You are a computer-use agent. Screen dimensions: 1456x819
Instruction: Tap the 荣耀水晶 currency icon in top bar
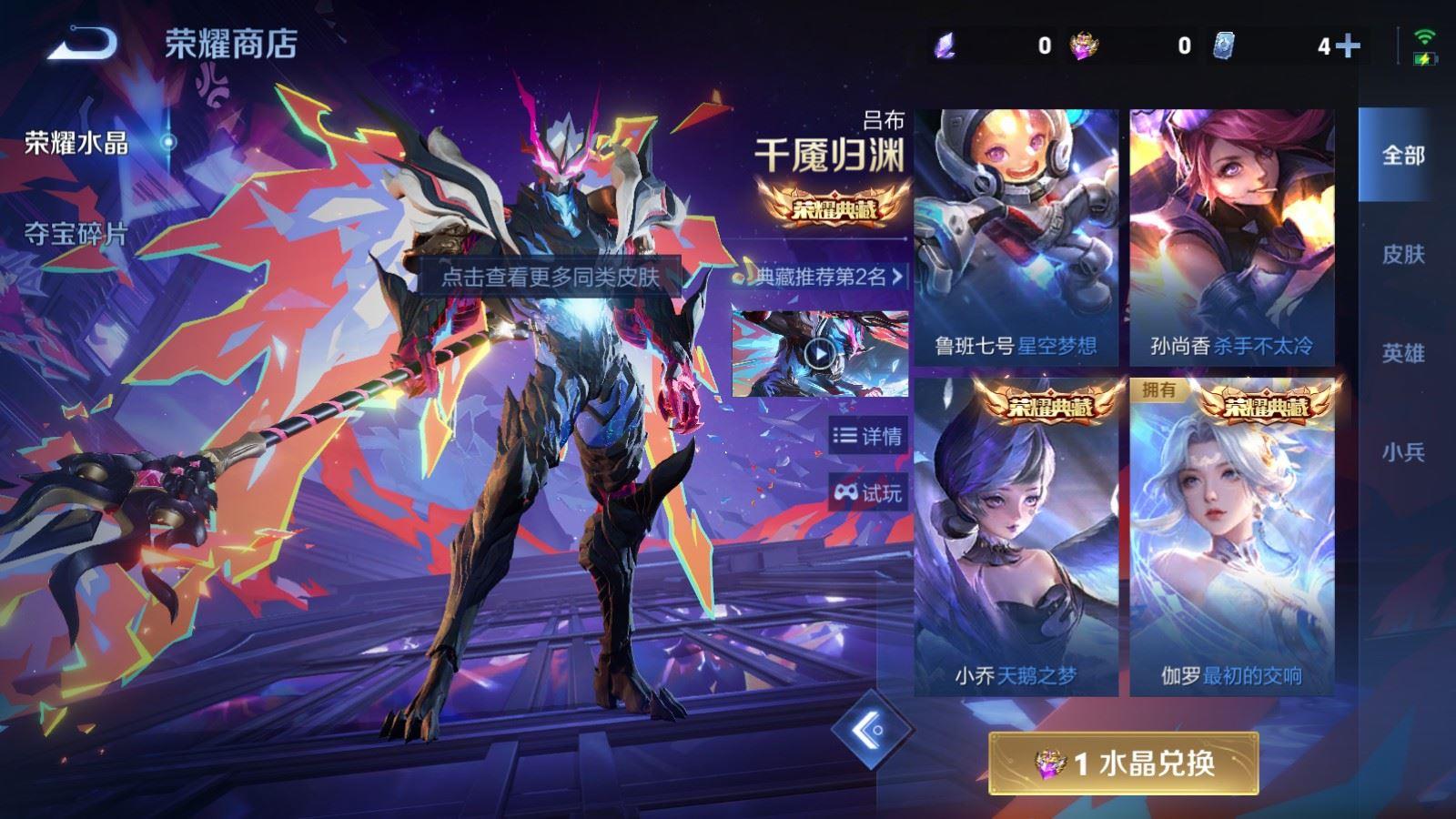coord(1083,45)
